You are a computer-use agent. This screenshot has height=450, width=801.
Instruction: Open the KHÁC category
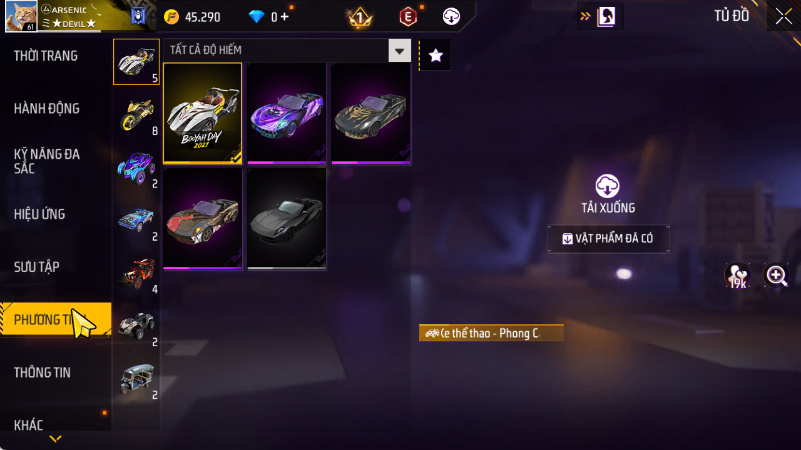29,425
